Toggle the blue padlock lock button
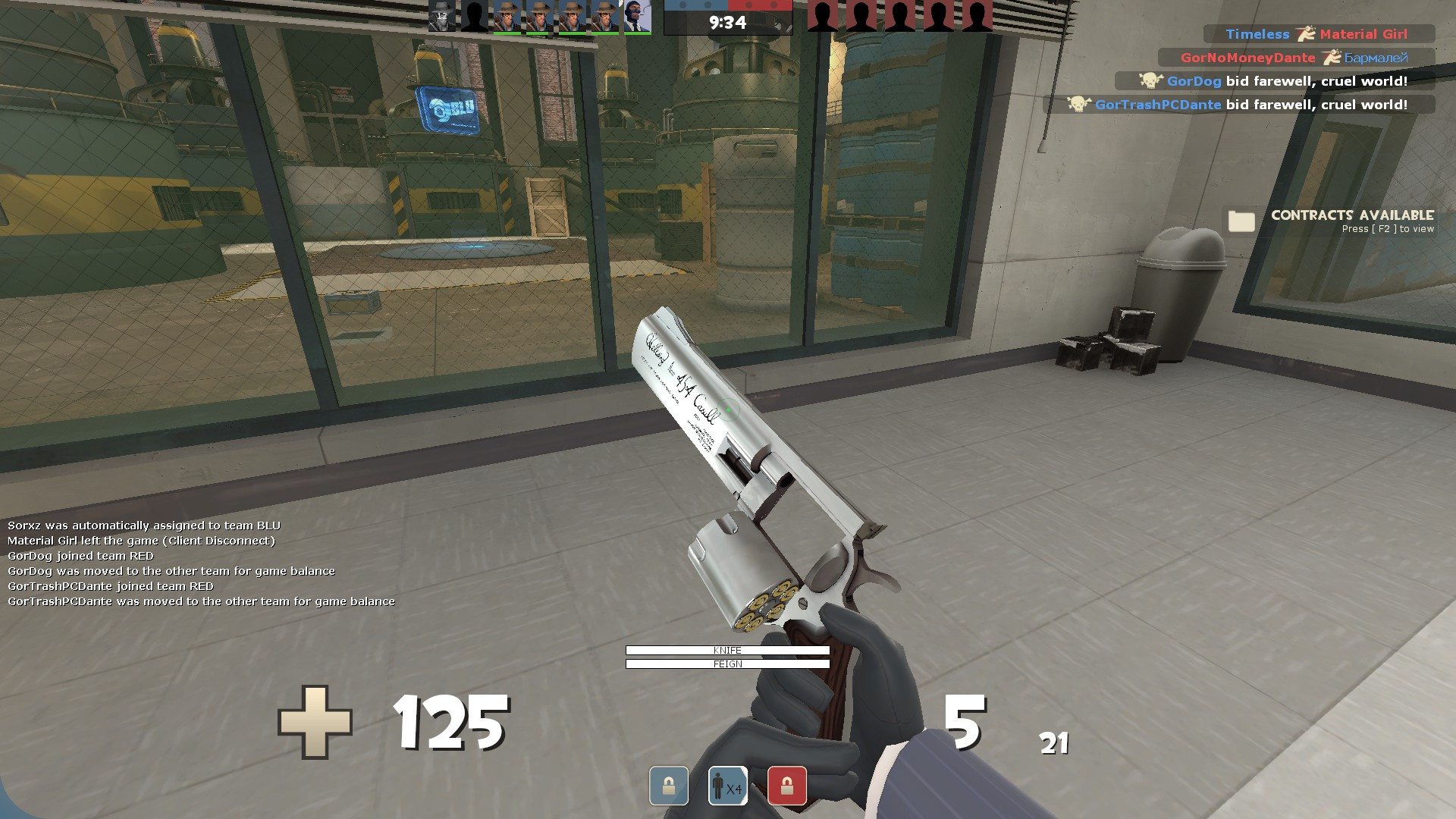The width and height of the screenshot is (1456, 819). [667, 786]
